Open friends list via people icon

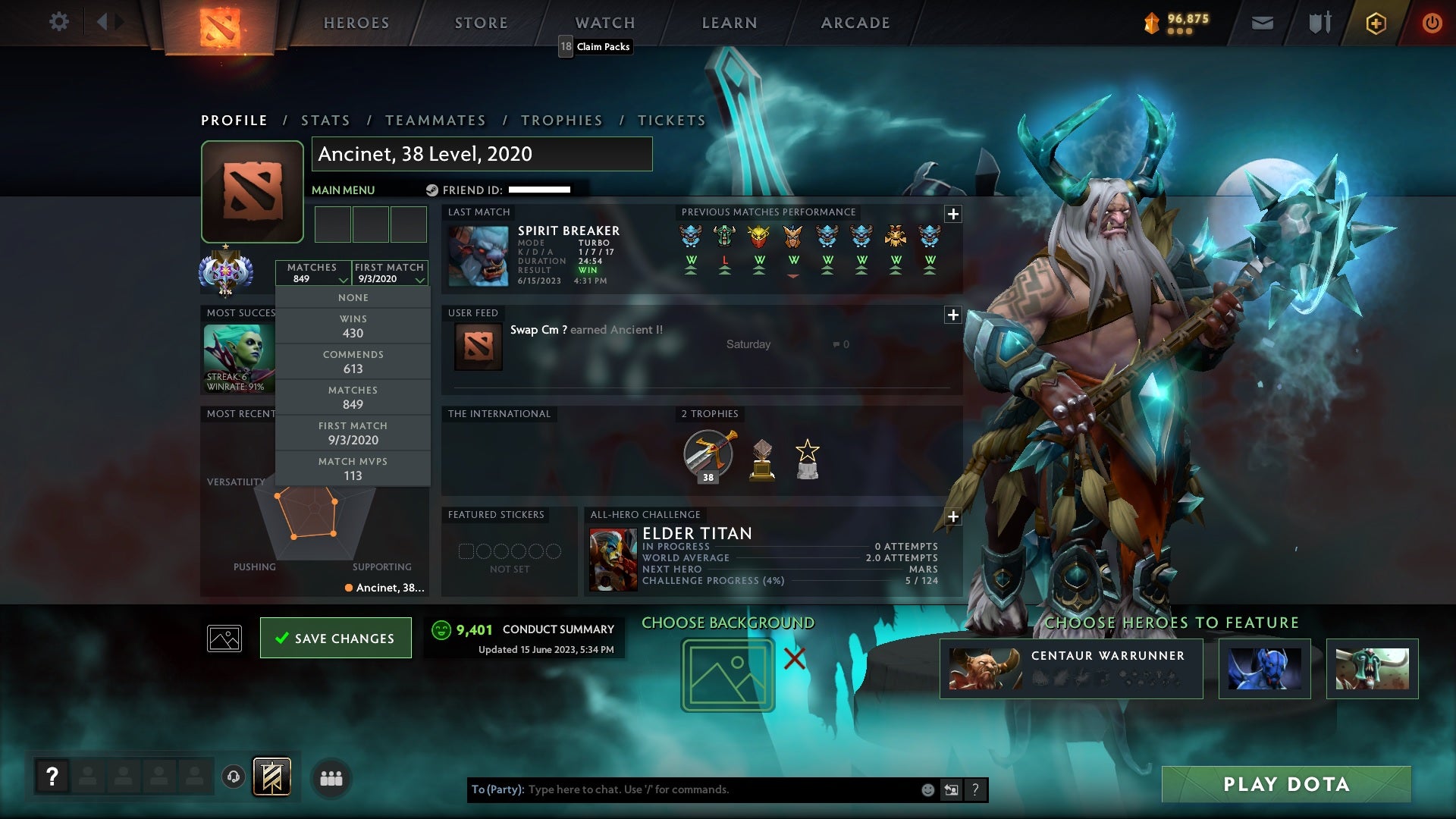tap(331, 778)
